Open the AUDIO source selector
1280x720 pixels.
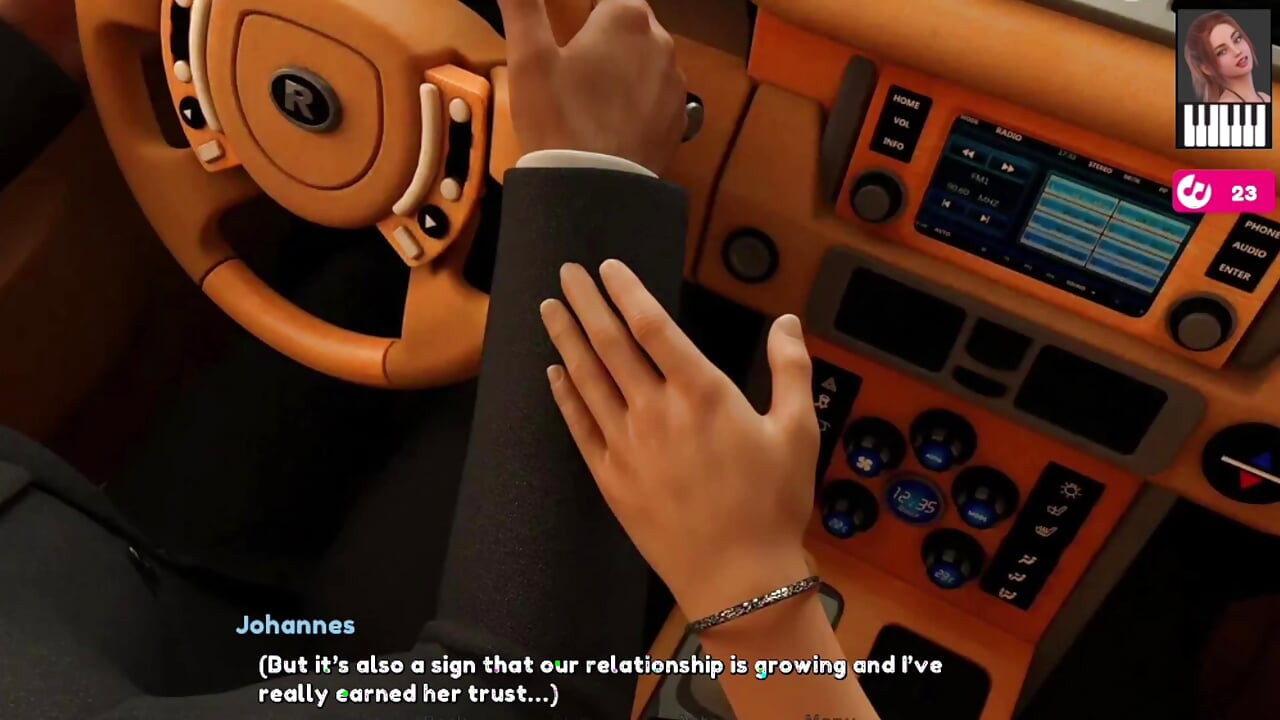coord(1250,250)
